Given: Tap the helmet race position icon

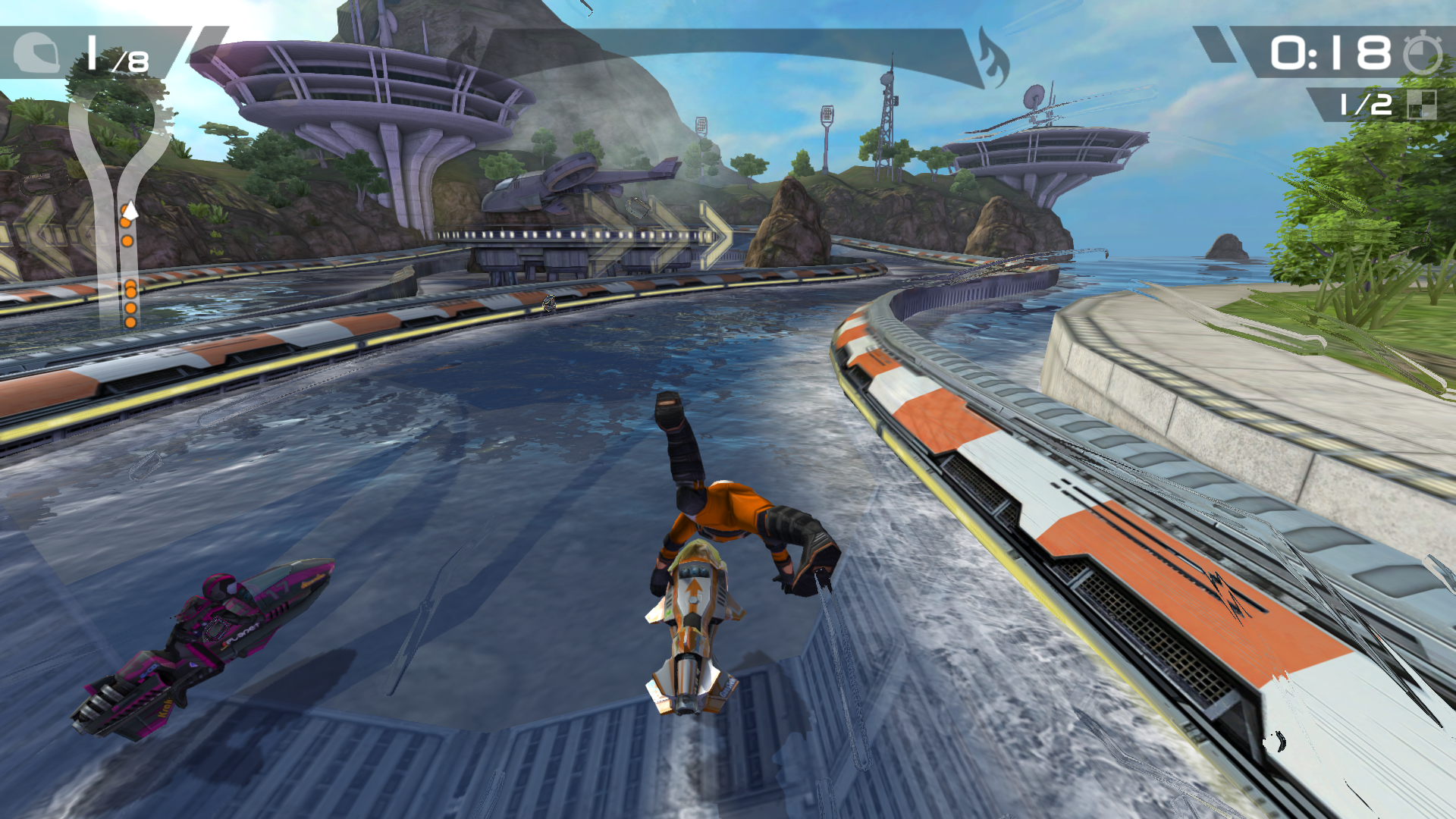Looking at the screenshot, I should click(36, 53).
